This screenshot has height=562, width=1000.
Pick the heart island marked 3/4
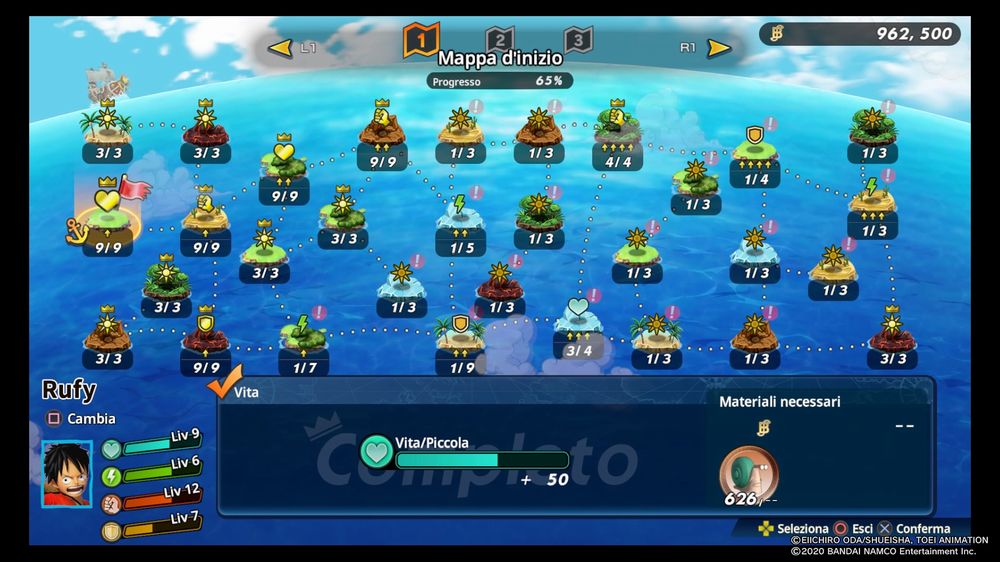578,315
